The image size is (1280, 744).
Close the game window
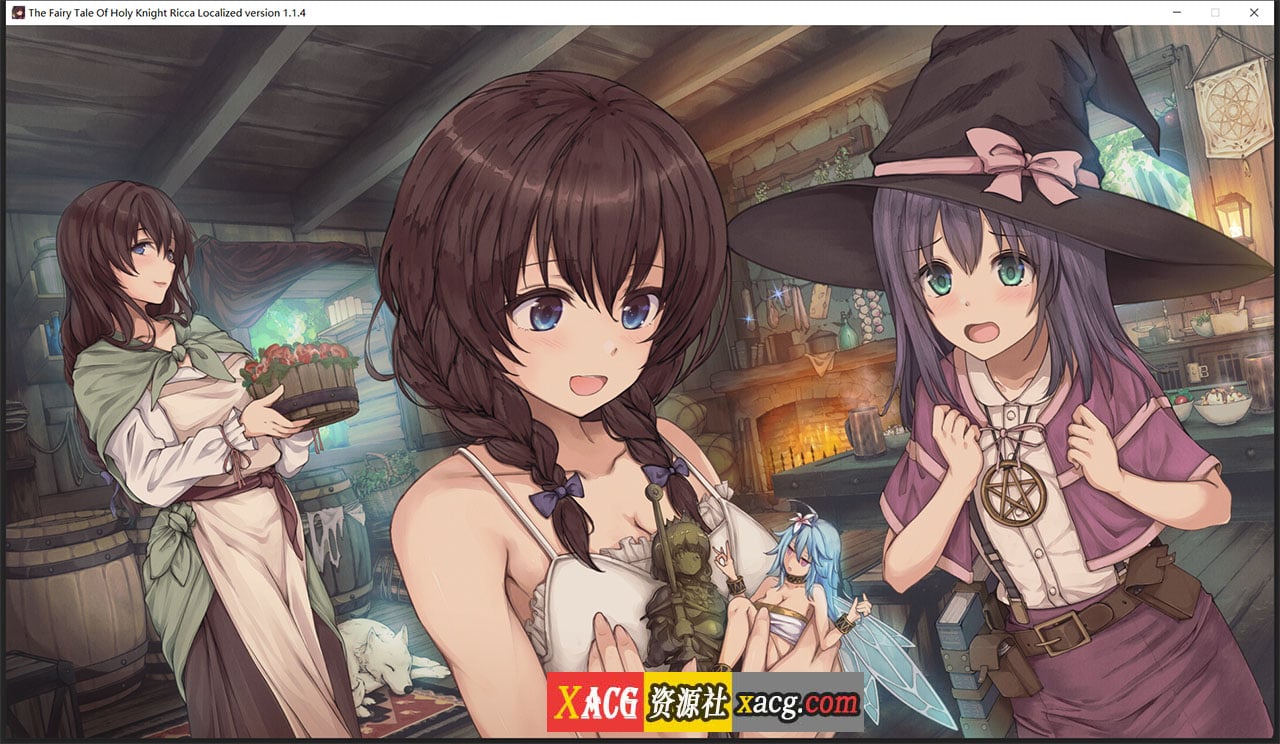tap(1254, 13)
